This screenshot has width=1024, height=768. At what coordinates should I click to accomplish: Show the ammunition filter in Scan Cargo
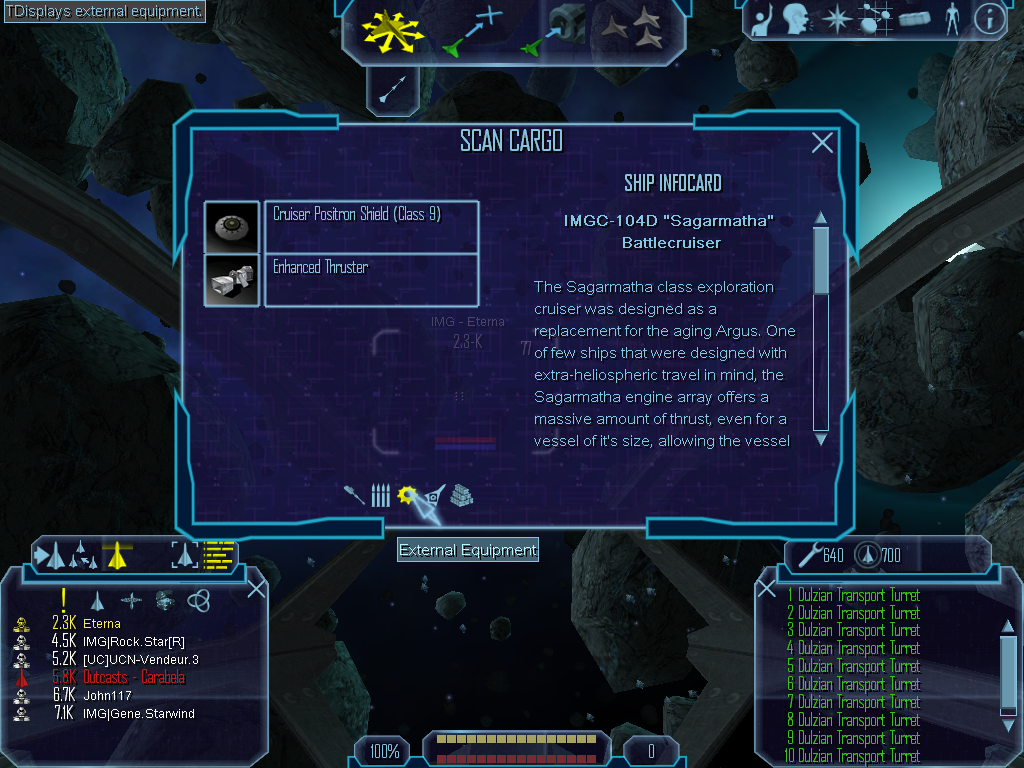tap(380, 496)
